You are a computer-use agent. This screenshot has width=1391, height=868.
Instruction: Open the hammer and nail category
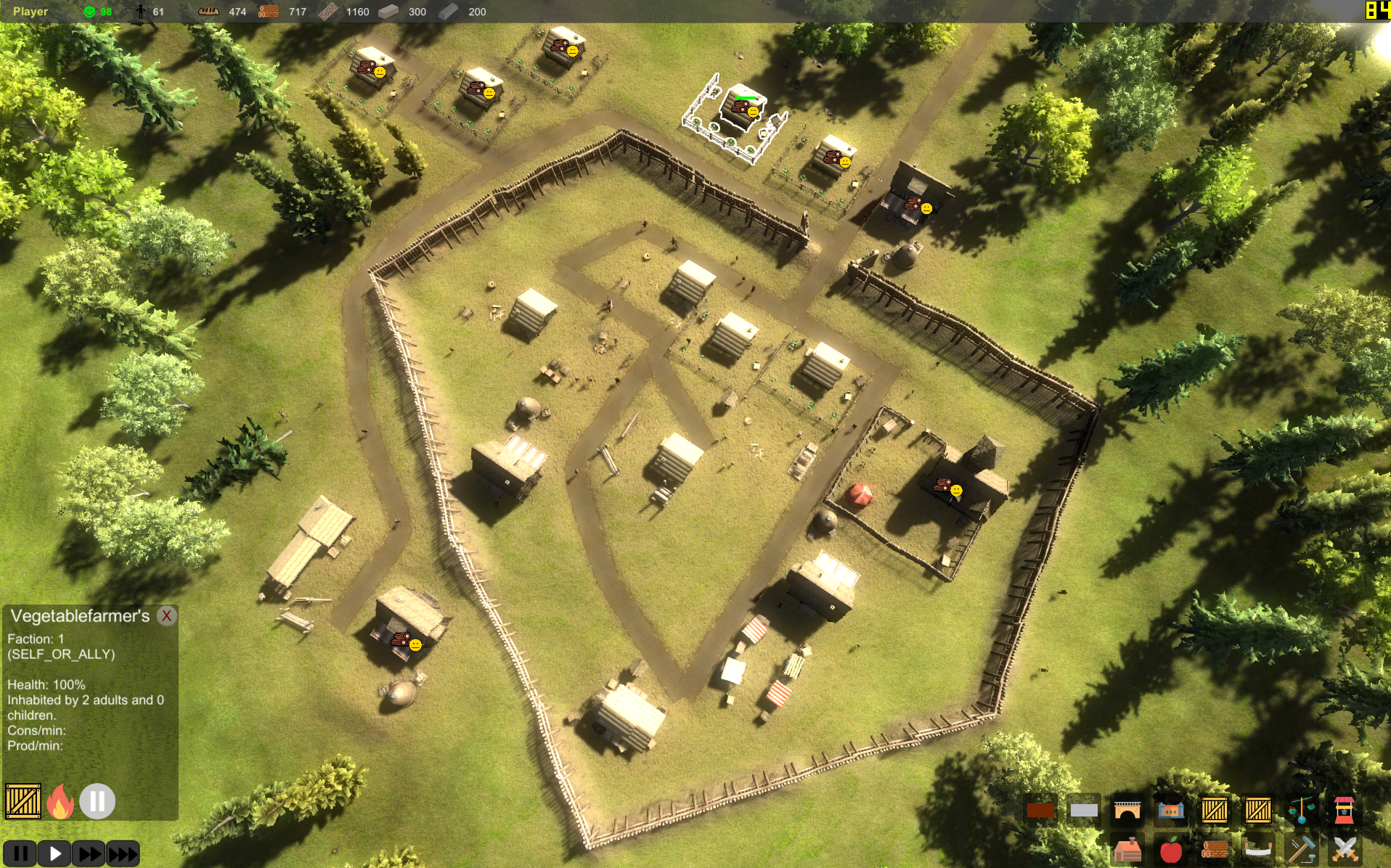(1301, 850)
